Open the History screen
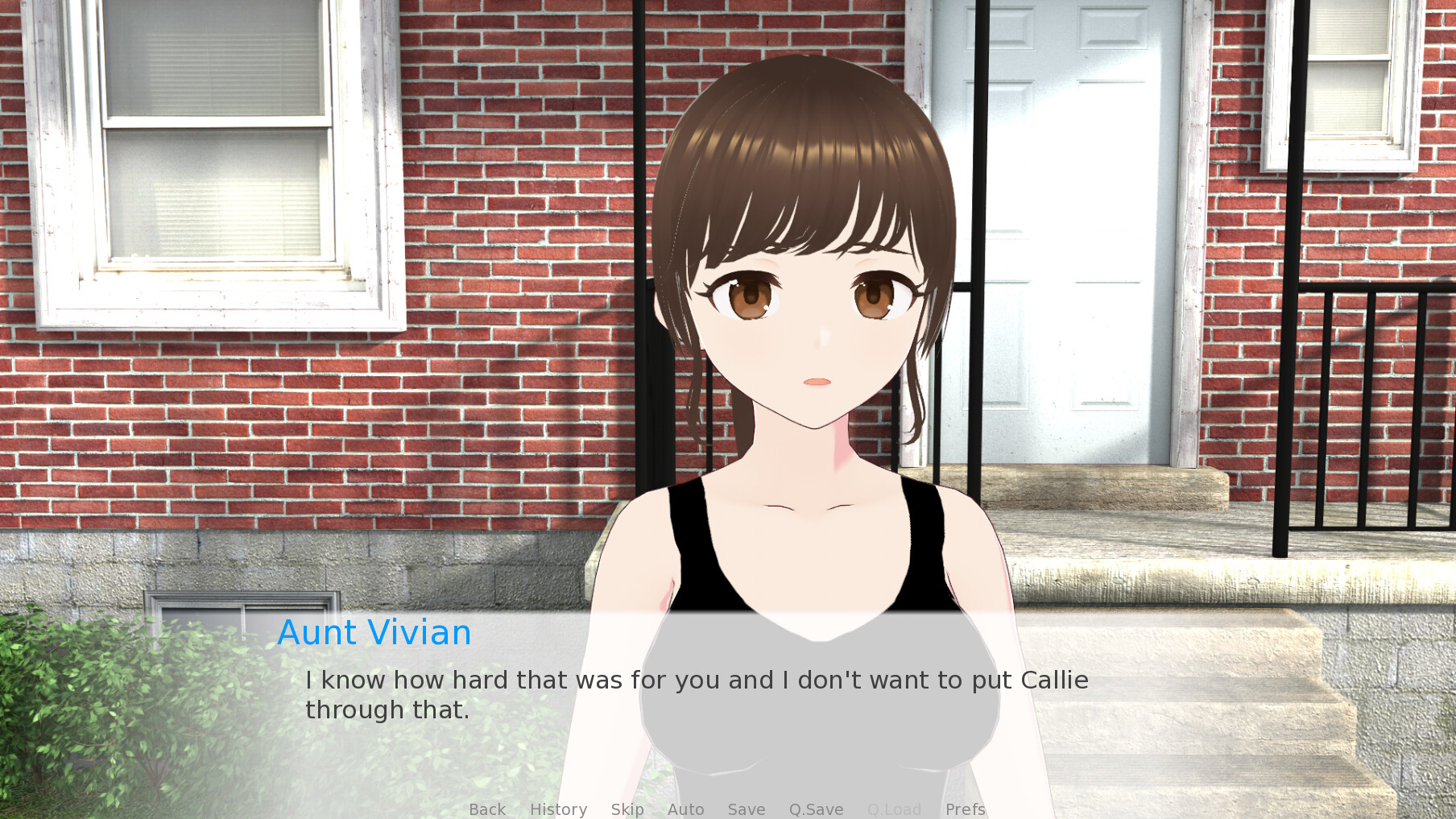 [558, 809]
